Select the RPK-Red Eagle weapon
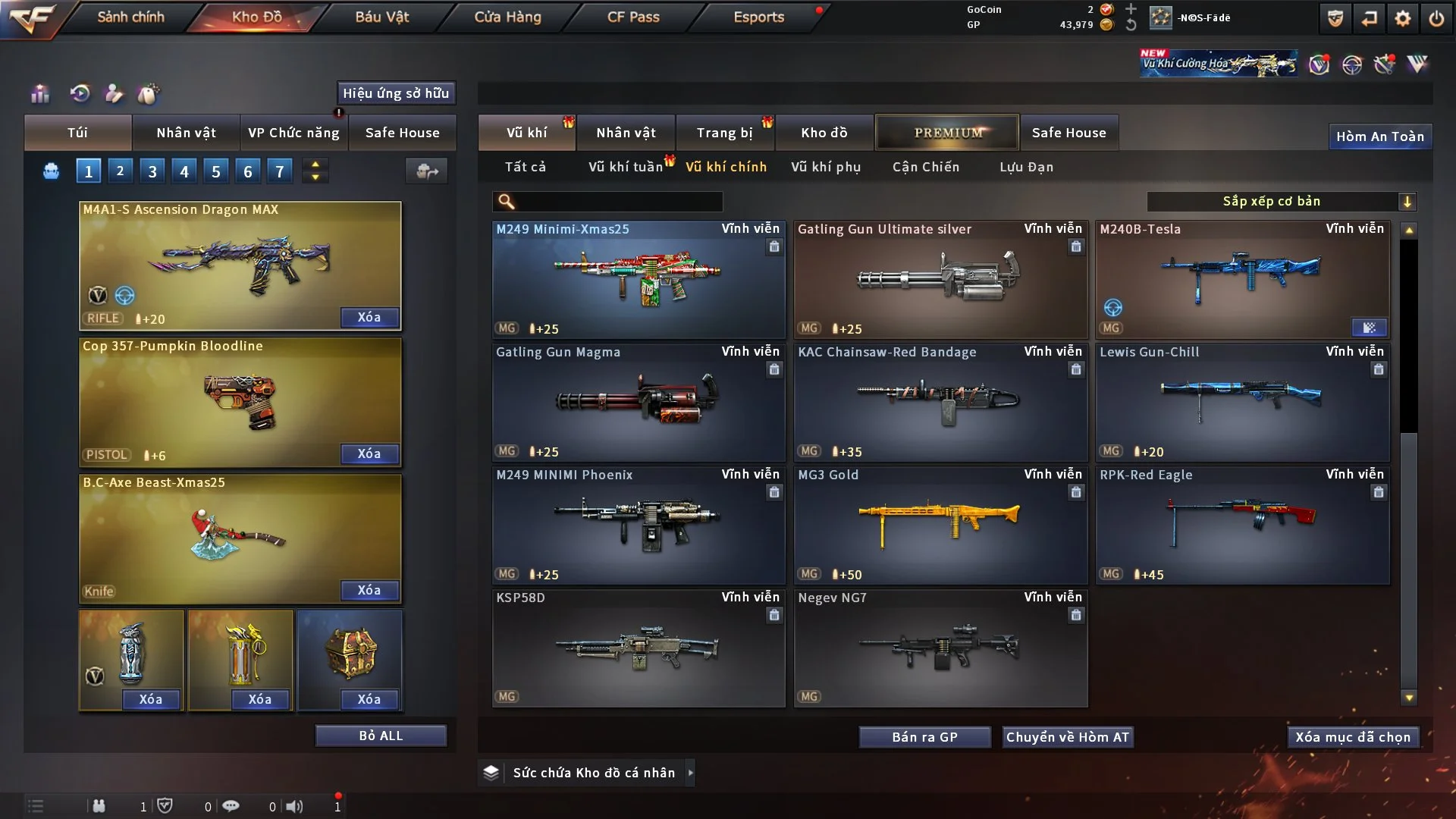The height and width of the screenshot is (819, 1456). click(1241, 525)
